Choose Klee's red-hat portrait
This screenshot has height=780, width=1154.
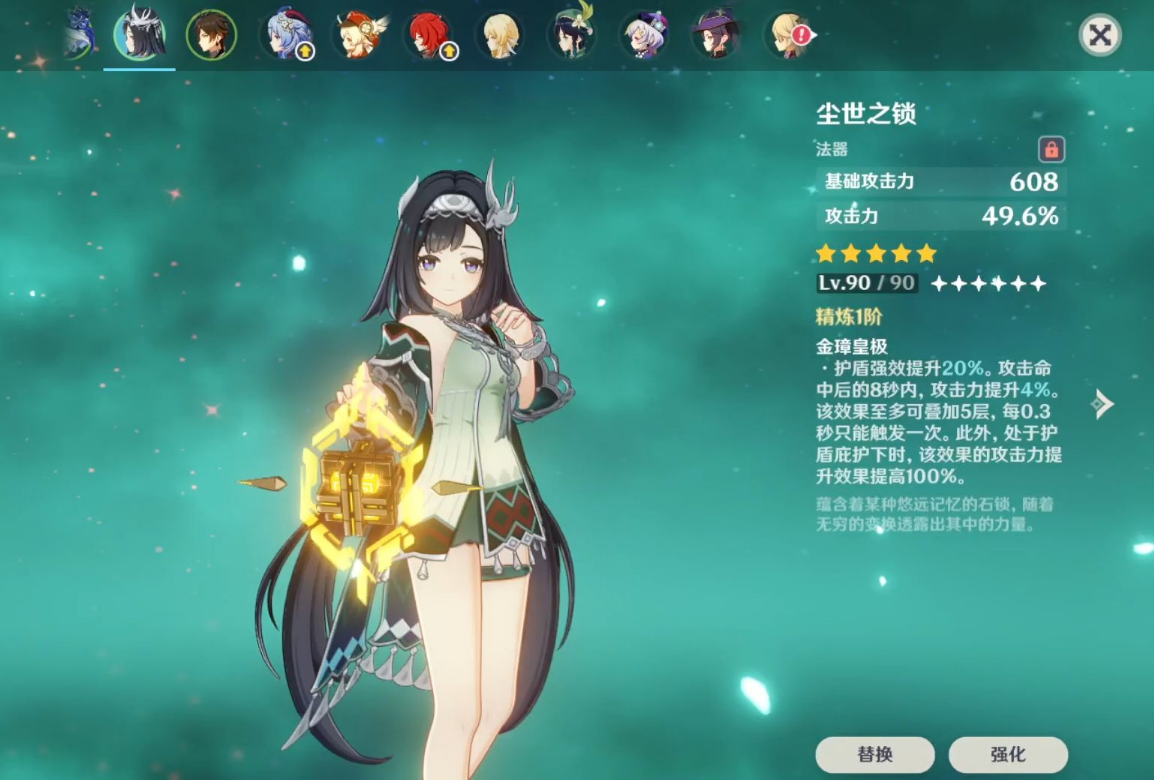tap(357, 35)
